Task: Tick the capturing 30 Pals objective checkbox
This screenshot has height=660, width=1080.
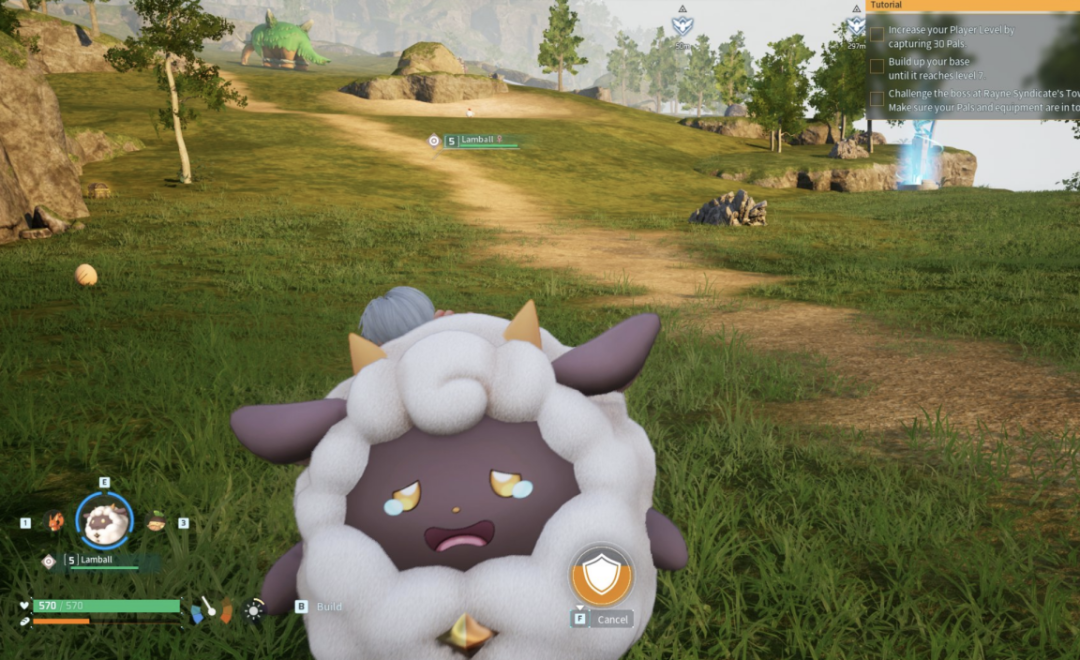Action: 877,33
